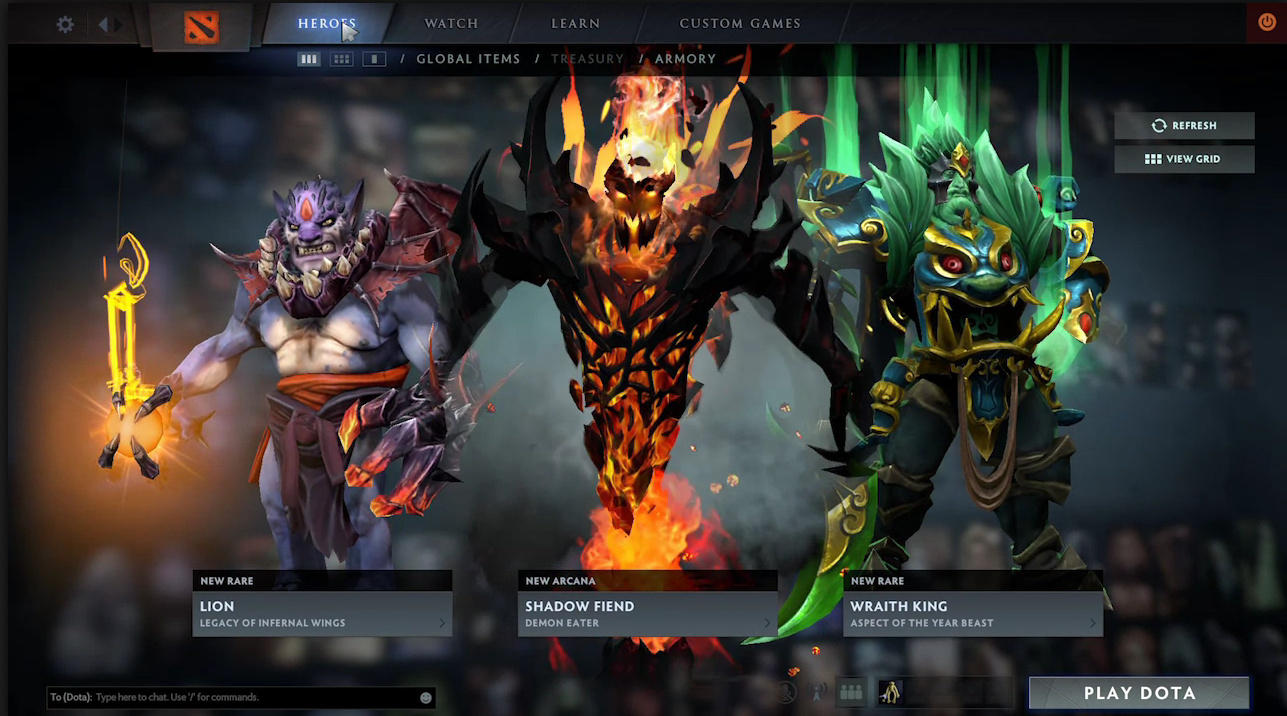
Task: Click the Dota 2 logo home button
Action: click(x=201, y=25)
